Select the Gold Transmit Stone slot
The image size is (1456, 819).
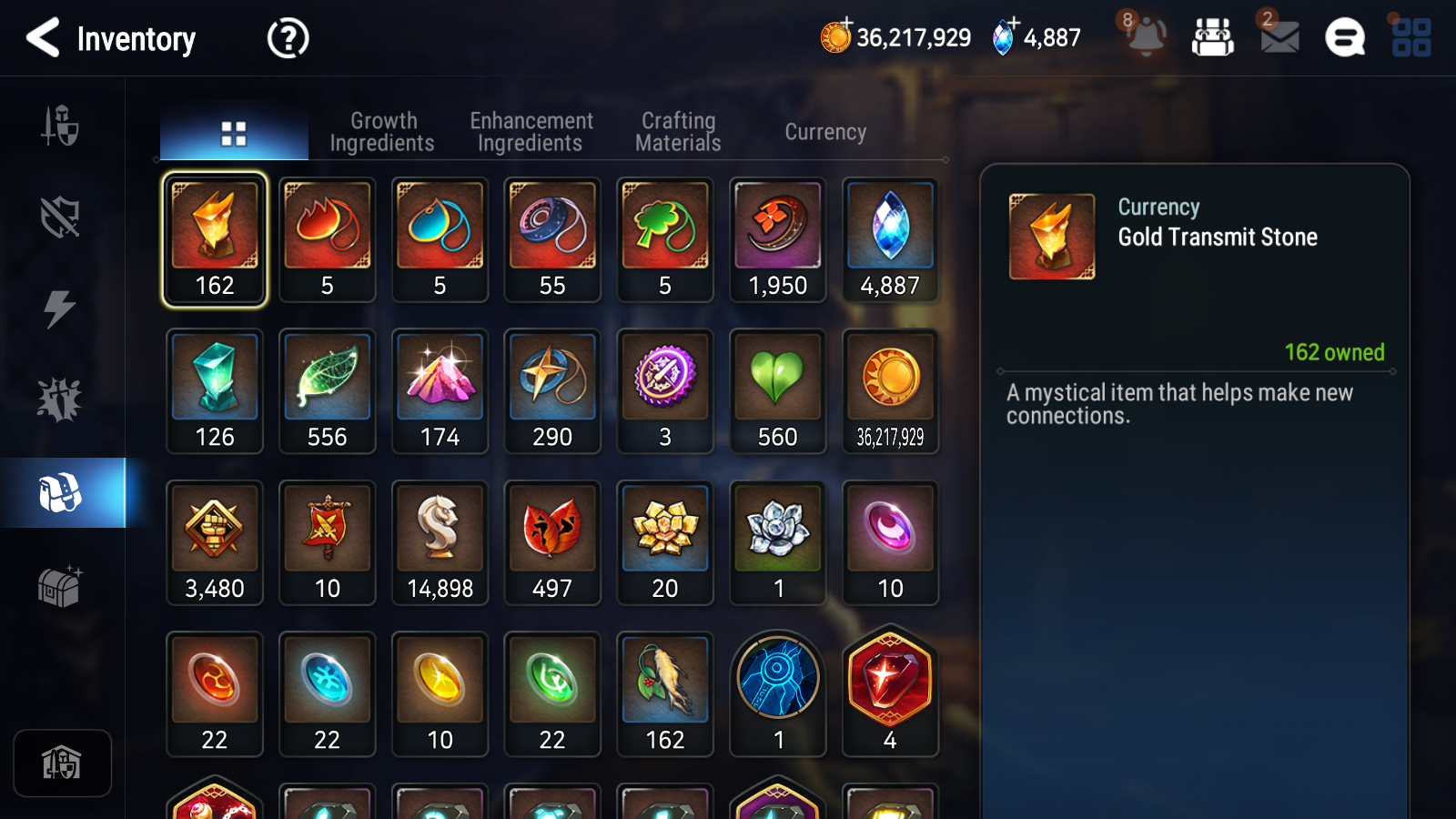(215, 239)
